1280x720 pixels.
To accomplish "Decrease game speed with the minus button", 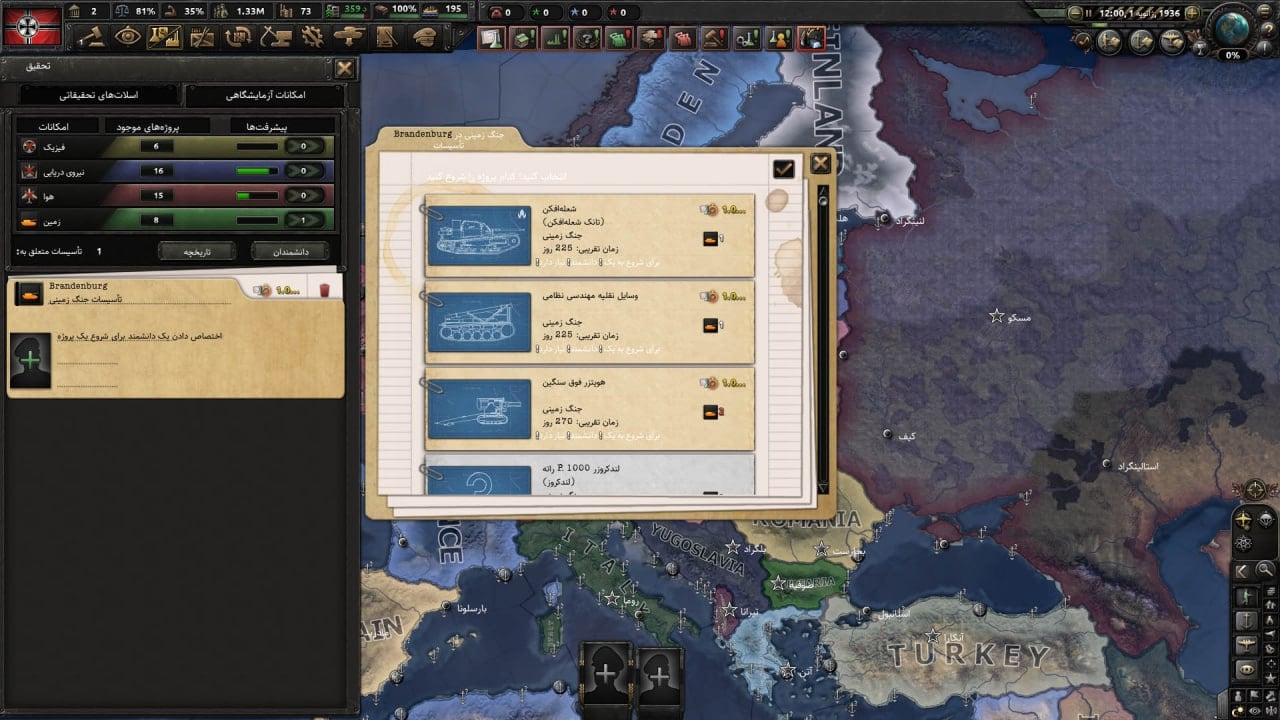I will pos(1073,13).
